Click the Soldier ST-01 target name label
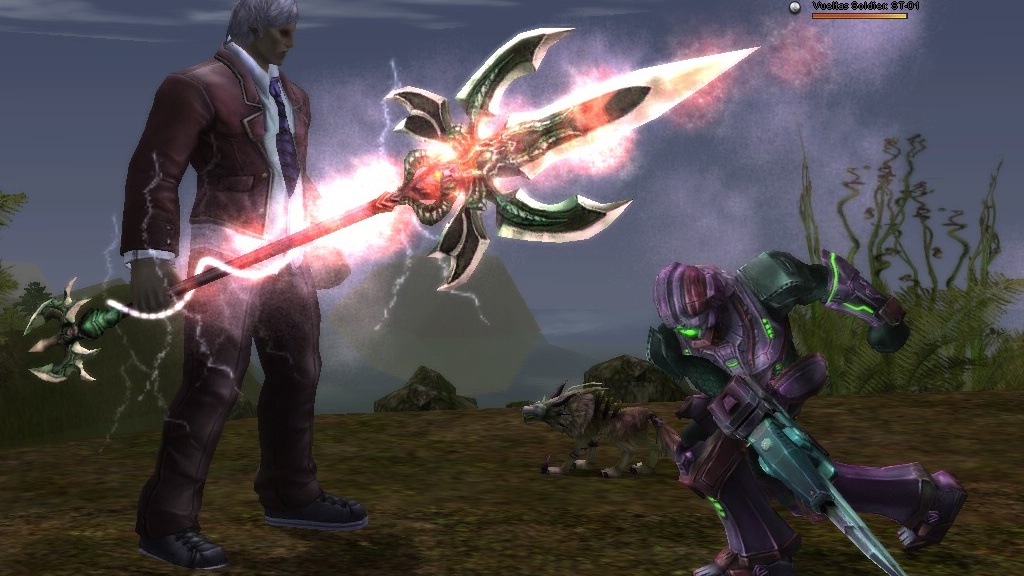Image resolution: width=1024 pixels, height=576 pixels. click(865, 6)
